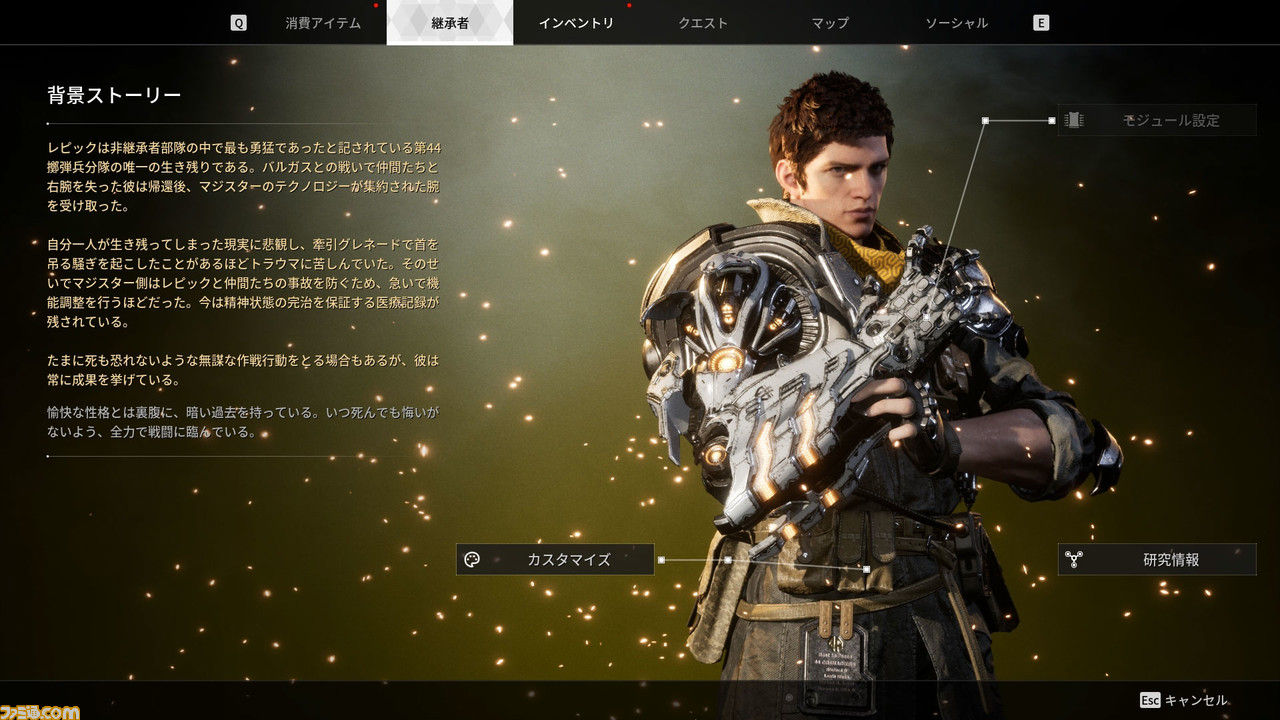Switch to the インベントリ tab

click(576, 23)
